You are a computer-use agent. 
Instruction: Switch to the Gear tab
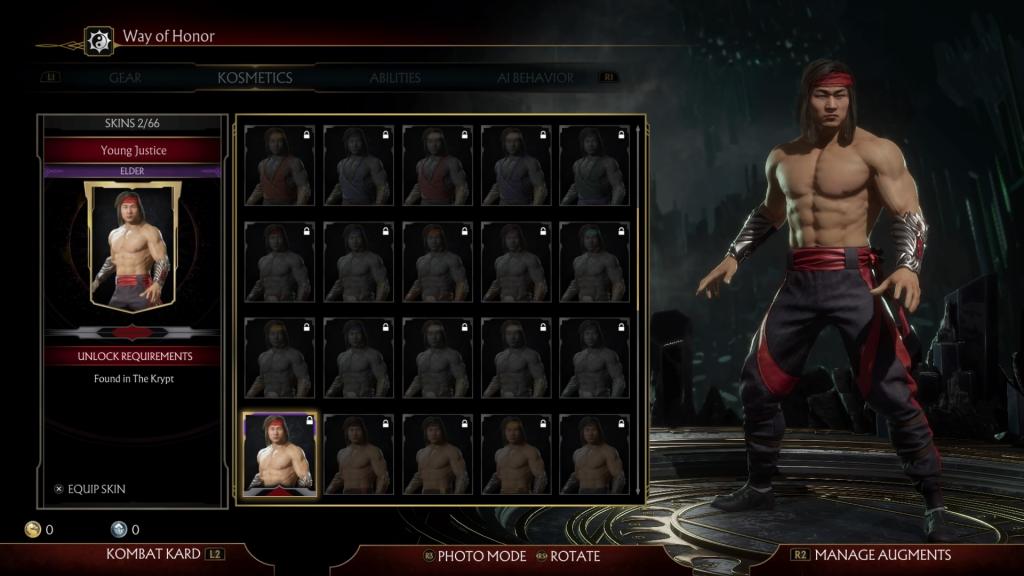tap(125, 78)
